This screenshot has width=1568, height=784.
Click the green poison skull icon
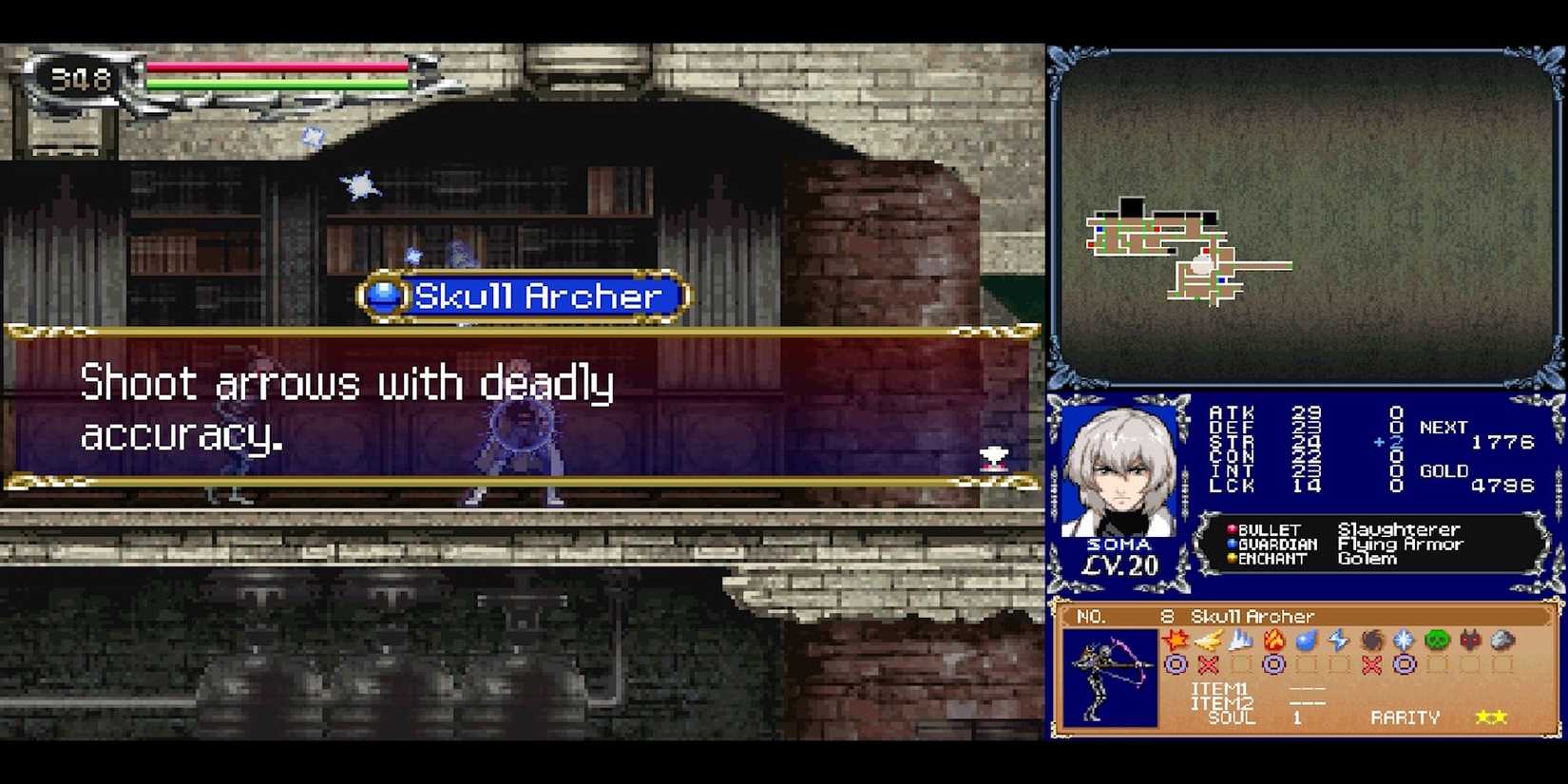click(x=1435, y=641)
